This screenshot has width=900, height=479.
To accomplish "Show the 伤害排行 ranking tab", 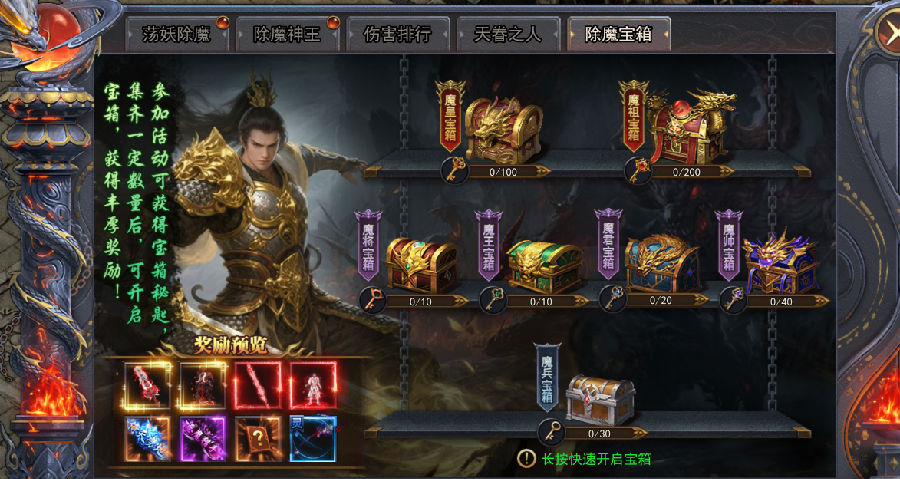I will [x=395, y=34].
